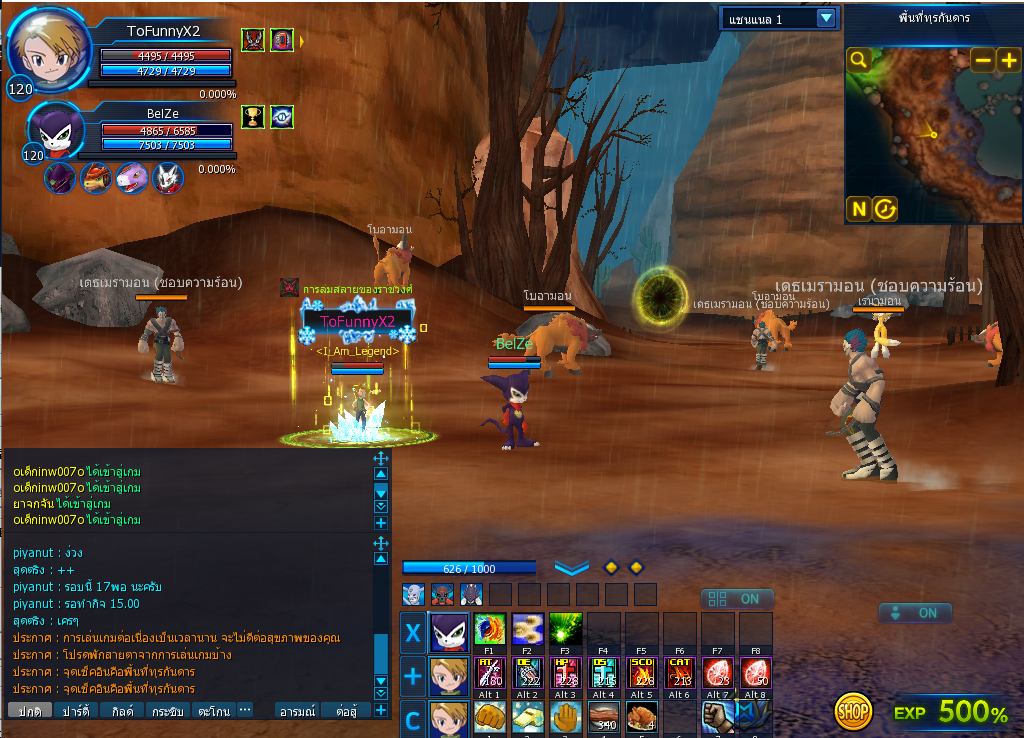Image resolution: width=1024 pixels, height=738 pixels.
Task: Use the F1 swirling fire skill
Action: coord(489,630)
